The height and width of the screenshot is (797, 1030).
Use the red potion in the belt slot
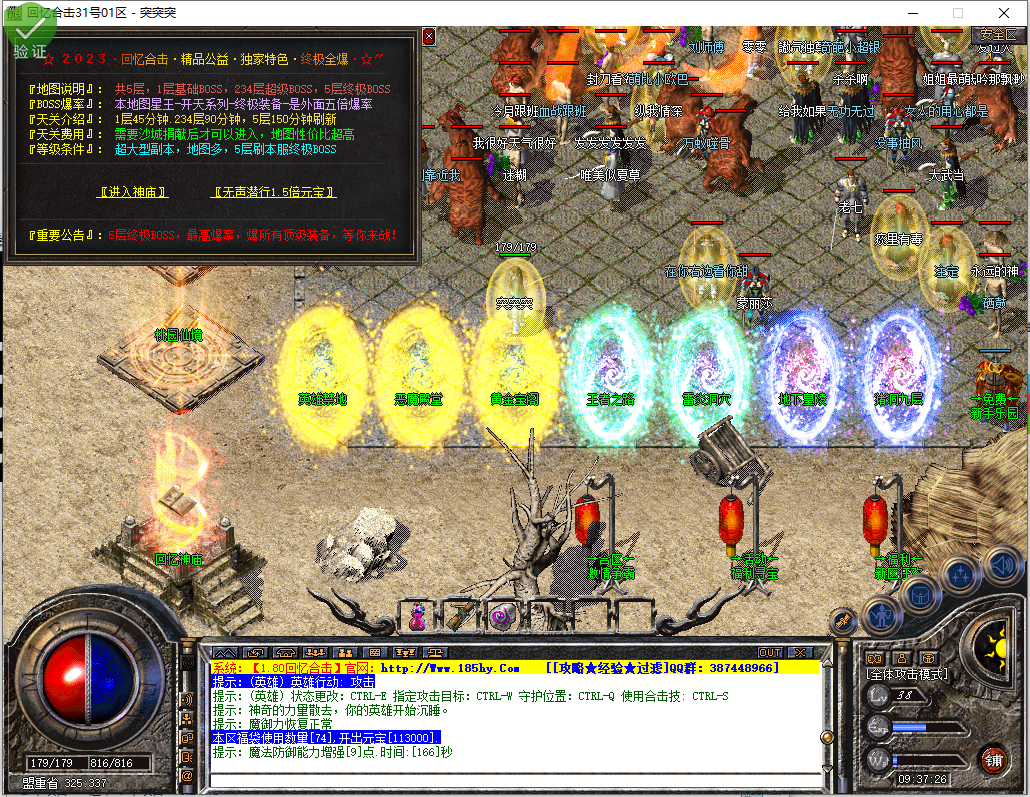[417, 617]
